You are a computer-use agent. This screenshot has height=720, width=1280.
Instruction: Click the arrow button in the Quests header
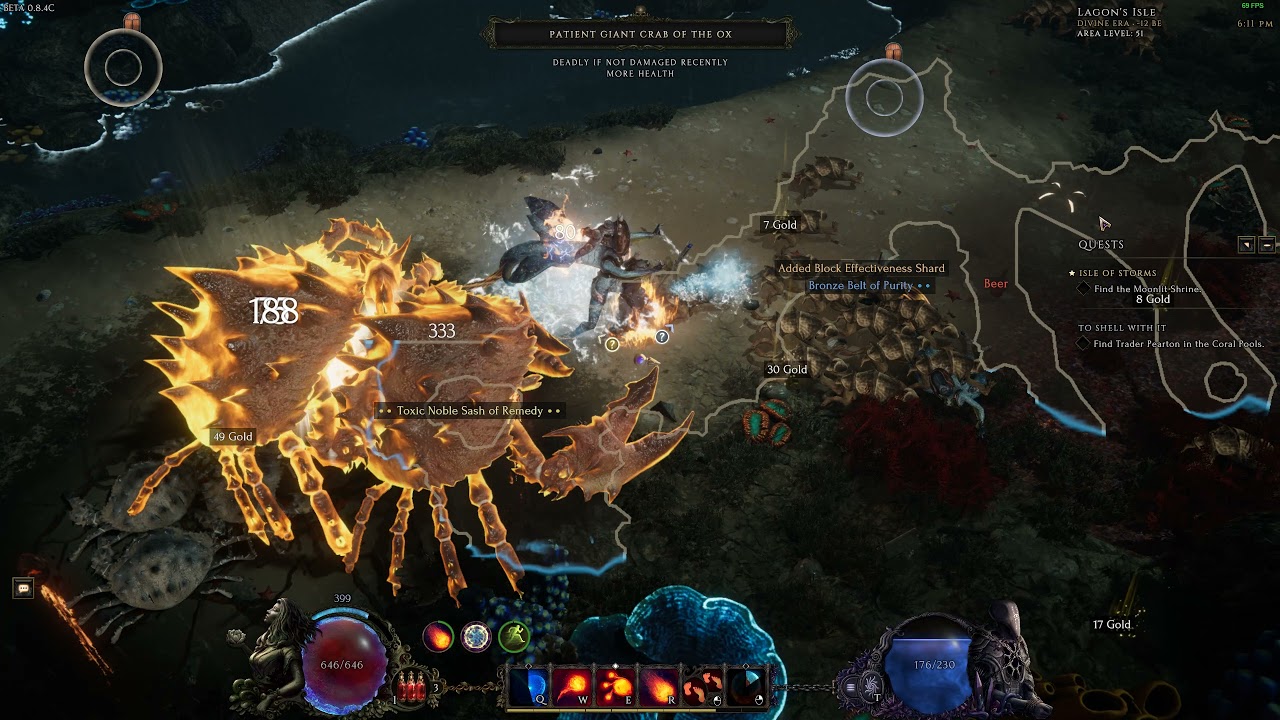coord(1246,245)
